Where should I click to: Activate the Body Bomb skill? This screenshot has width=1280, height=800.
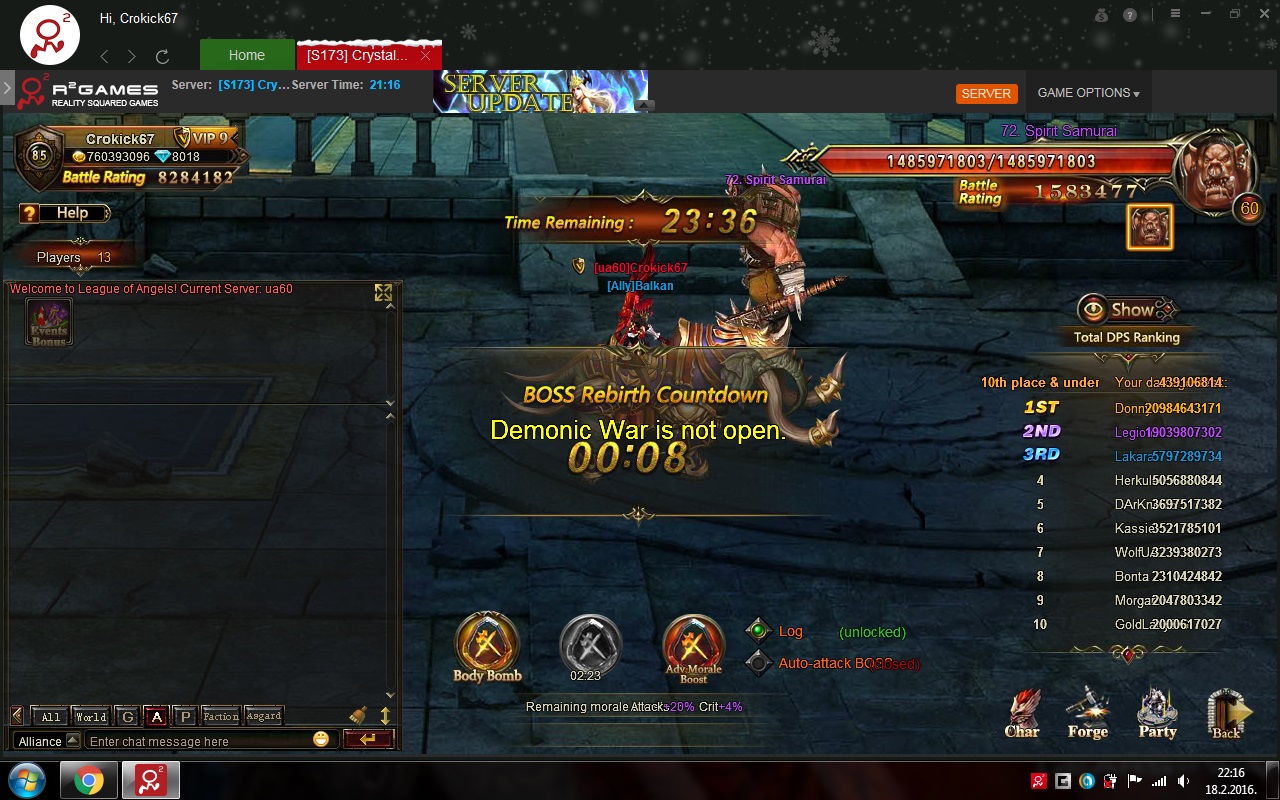coord(487,642)
